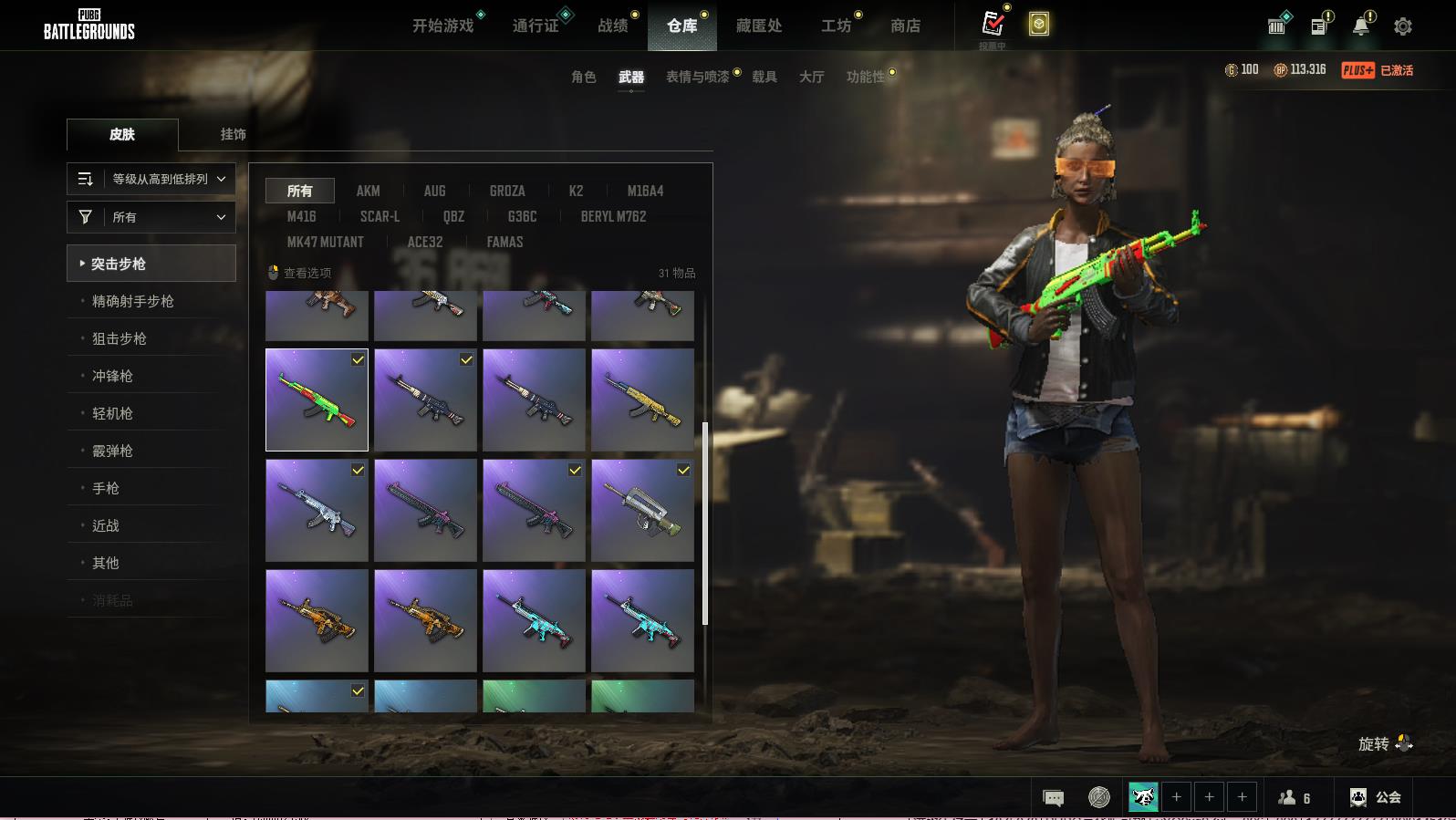Filter skins by FAMAS
The image size is (1456, 820).
(504, 242)
